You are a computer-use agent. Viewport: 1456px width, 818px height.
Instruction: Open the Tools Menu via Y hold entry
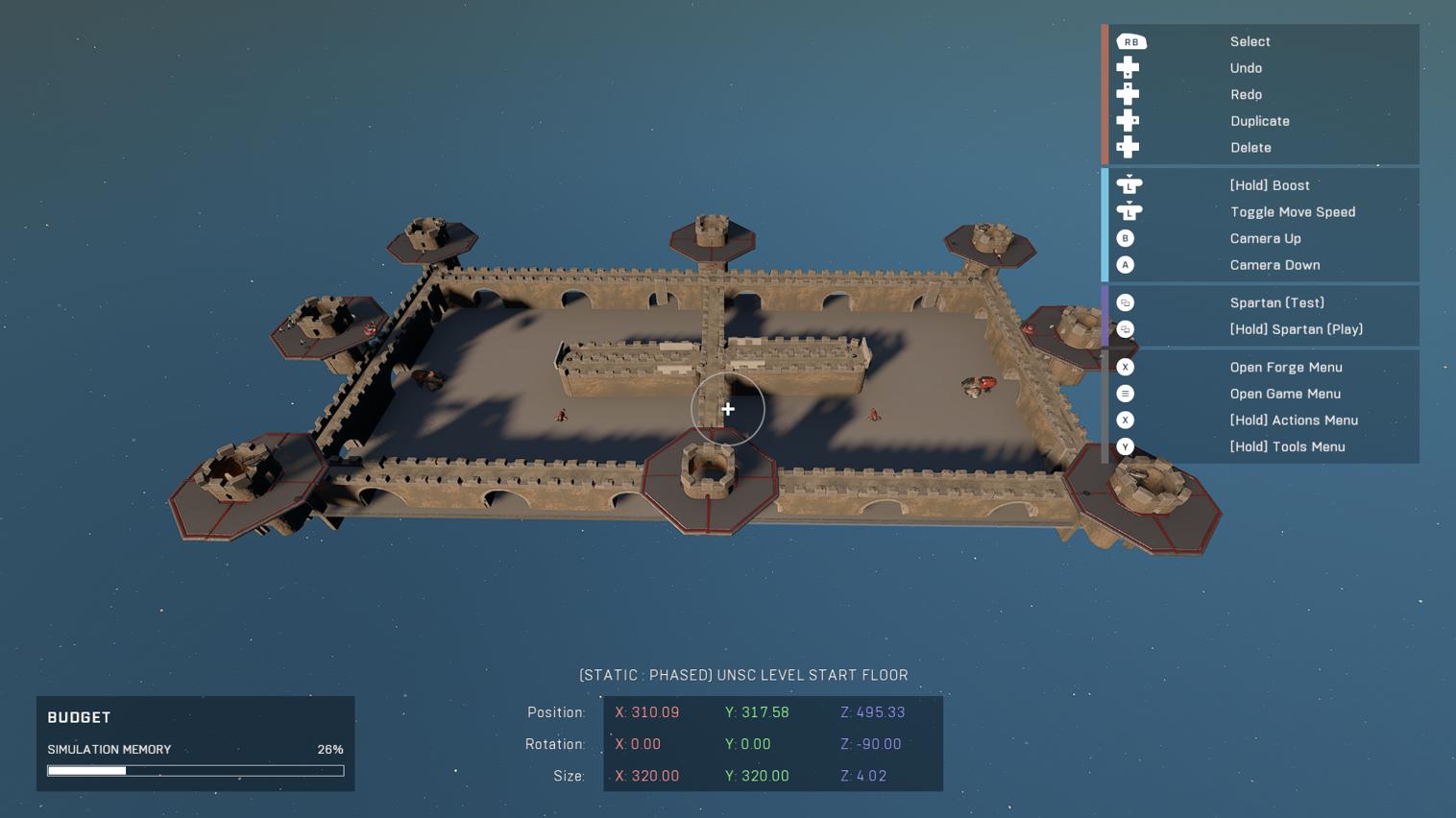click(1287, 446)
